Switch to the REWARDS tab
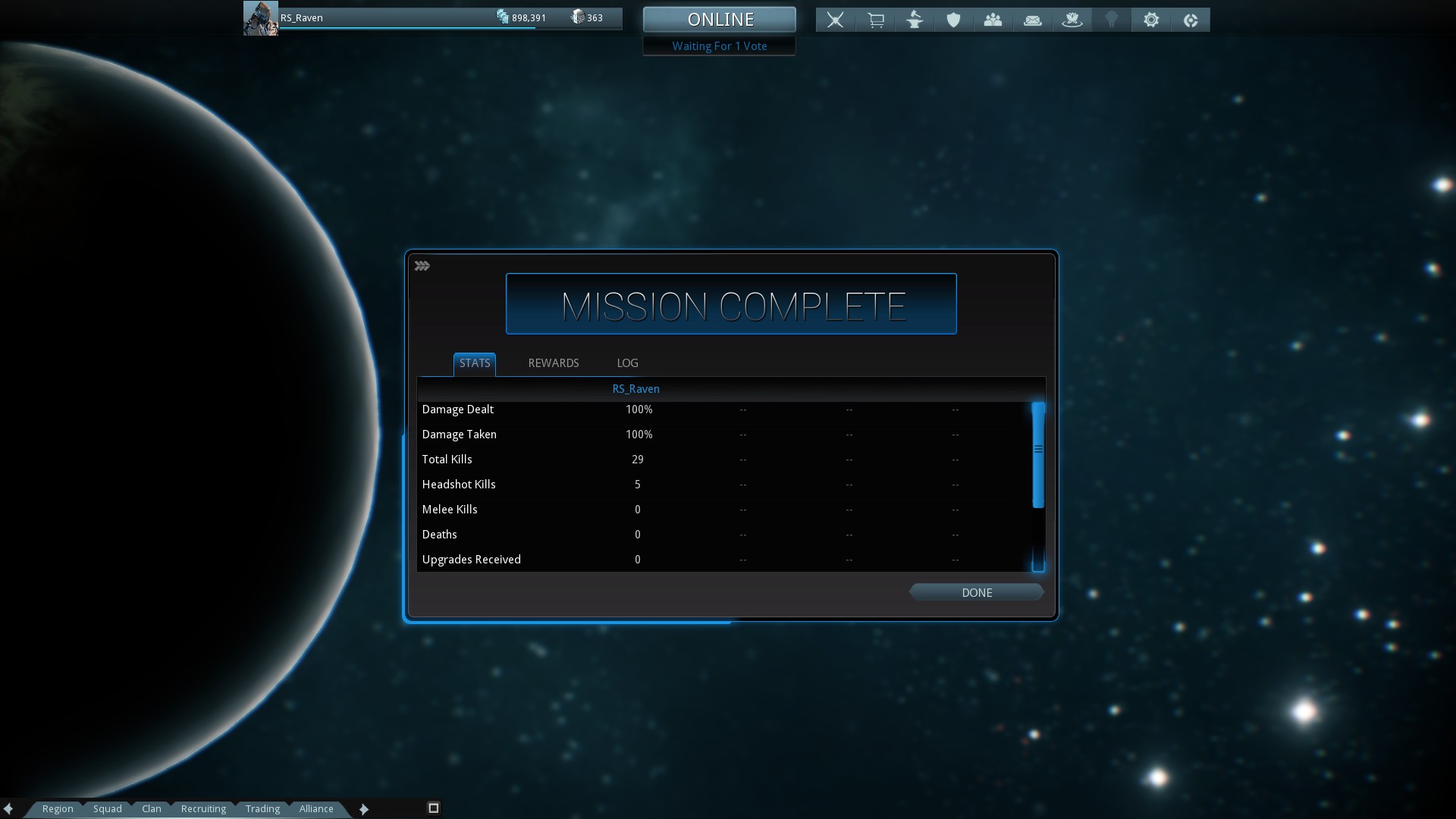The height and width of the screenshot is (819, 1456). [553, 363]
